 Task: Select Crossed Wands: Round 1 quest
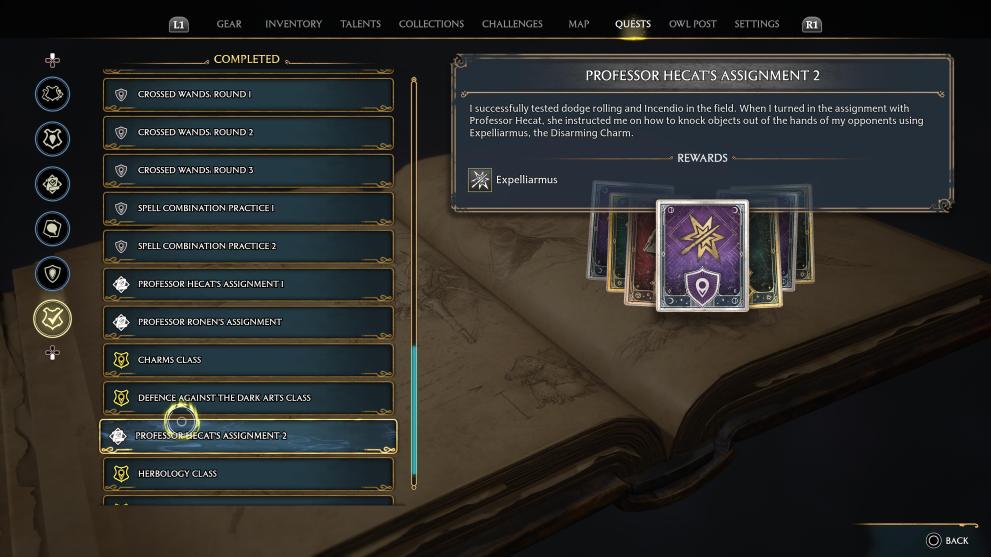coord(248,95)
